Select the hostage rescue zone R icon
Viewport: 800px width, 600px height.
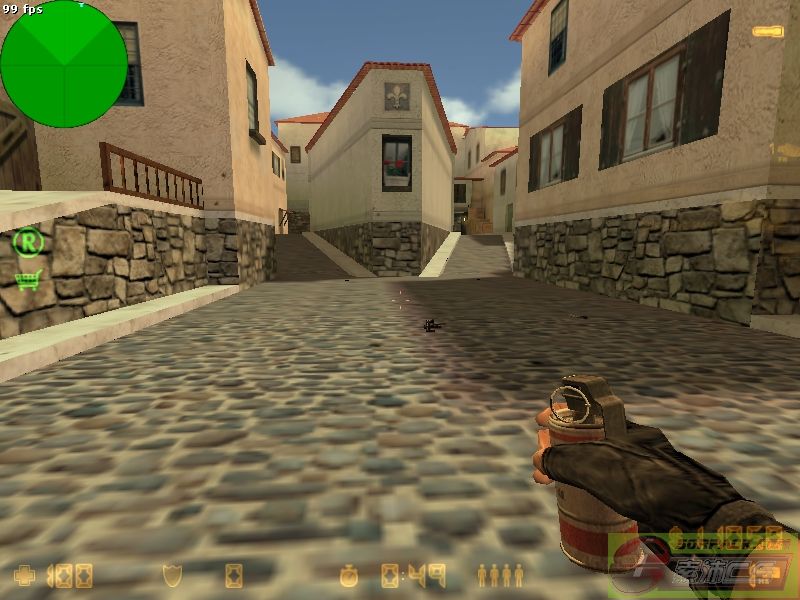[x=29, y=241]
